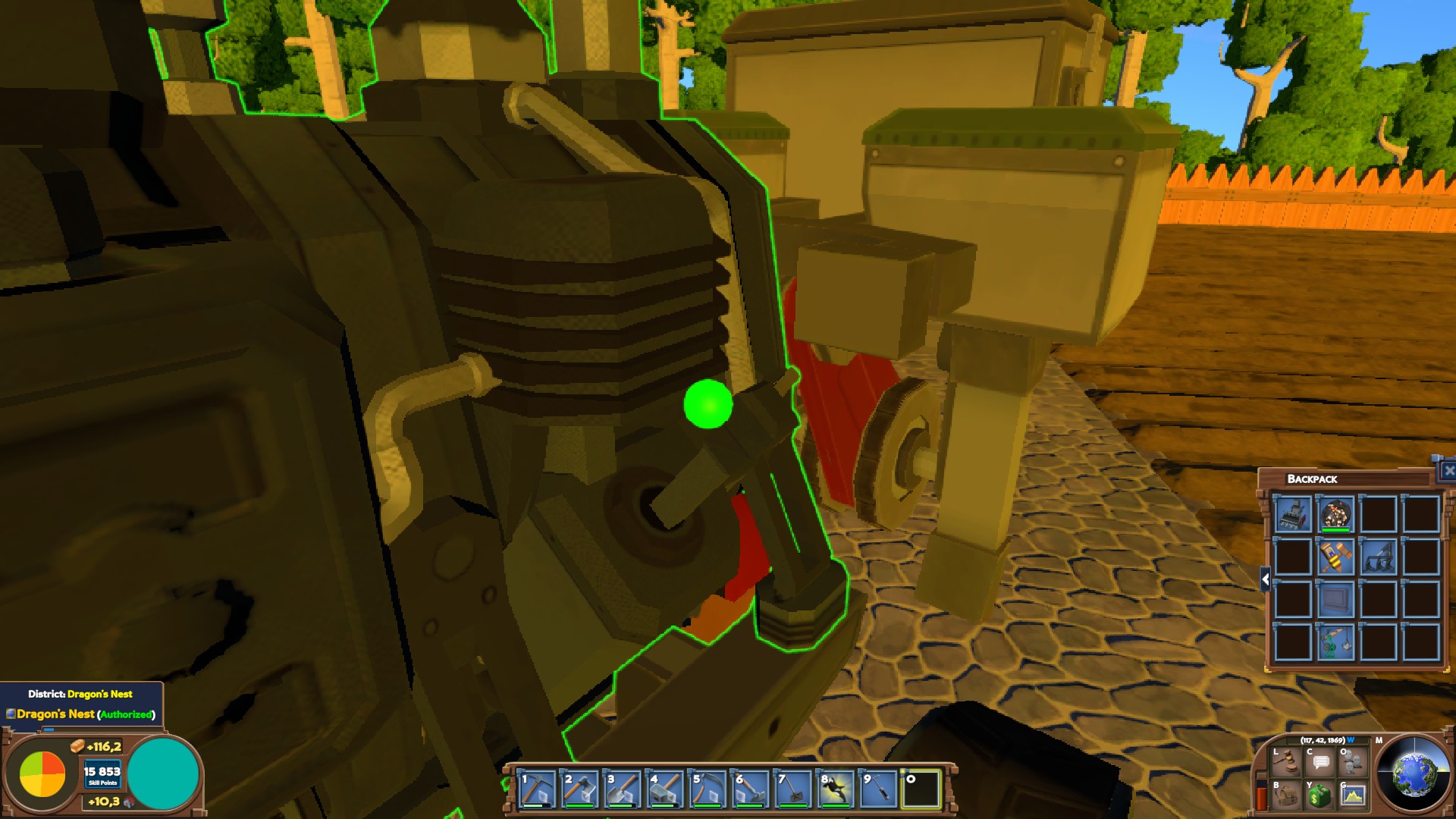Equip the scythe in hotbar slot 5
This screenshot has width=1456, height=819.
point(707,788)
